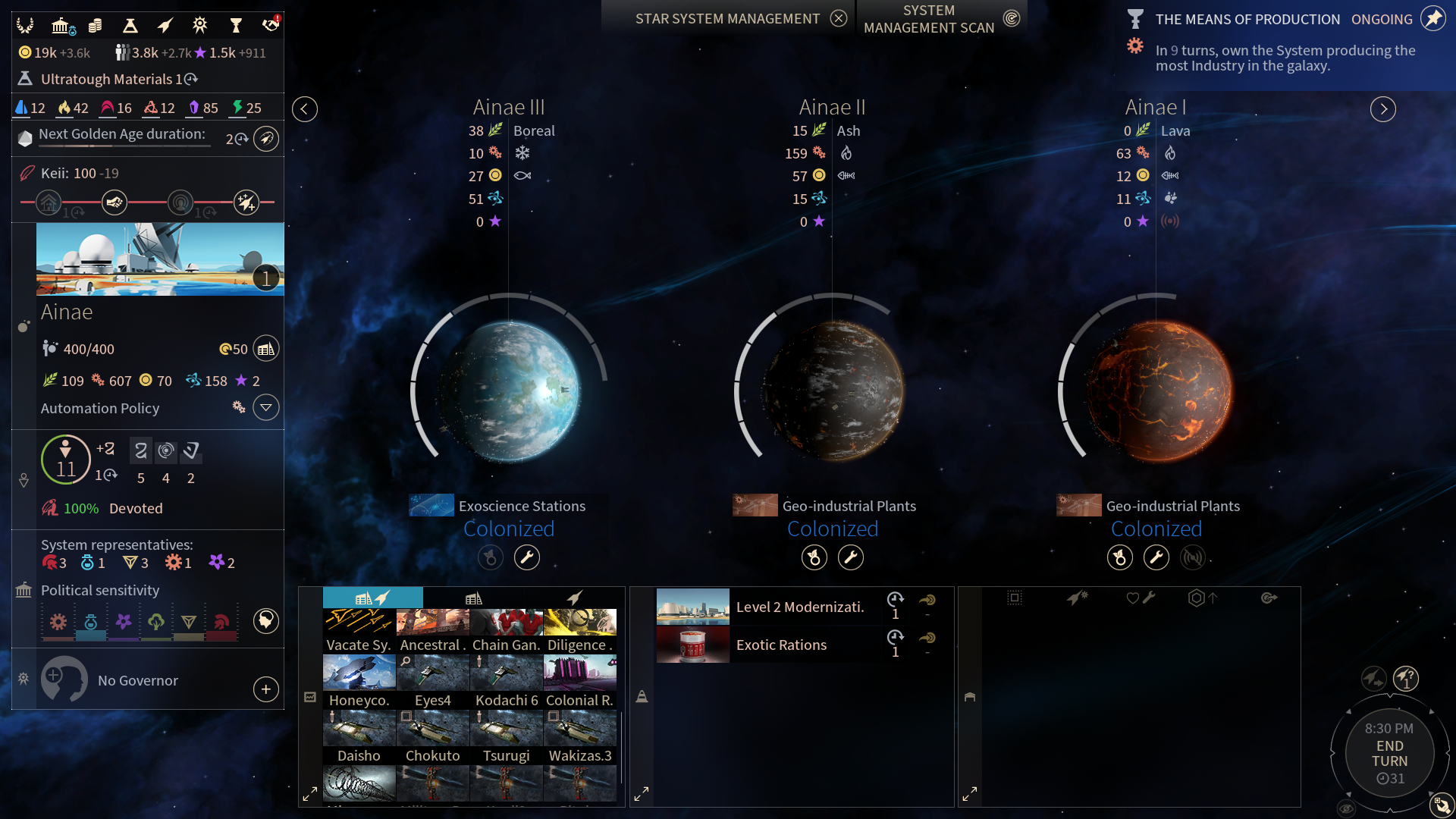Choose the Colonial Rights improvement
Viewport: 1456px width, 819px height.
[579, 681]
